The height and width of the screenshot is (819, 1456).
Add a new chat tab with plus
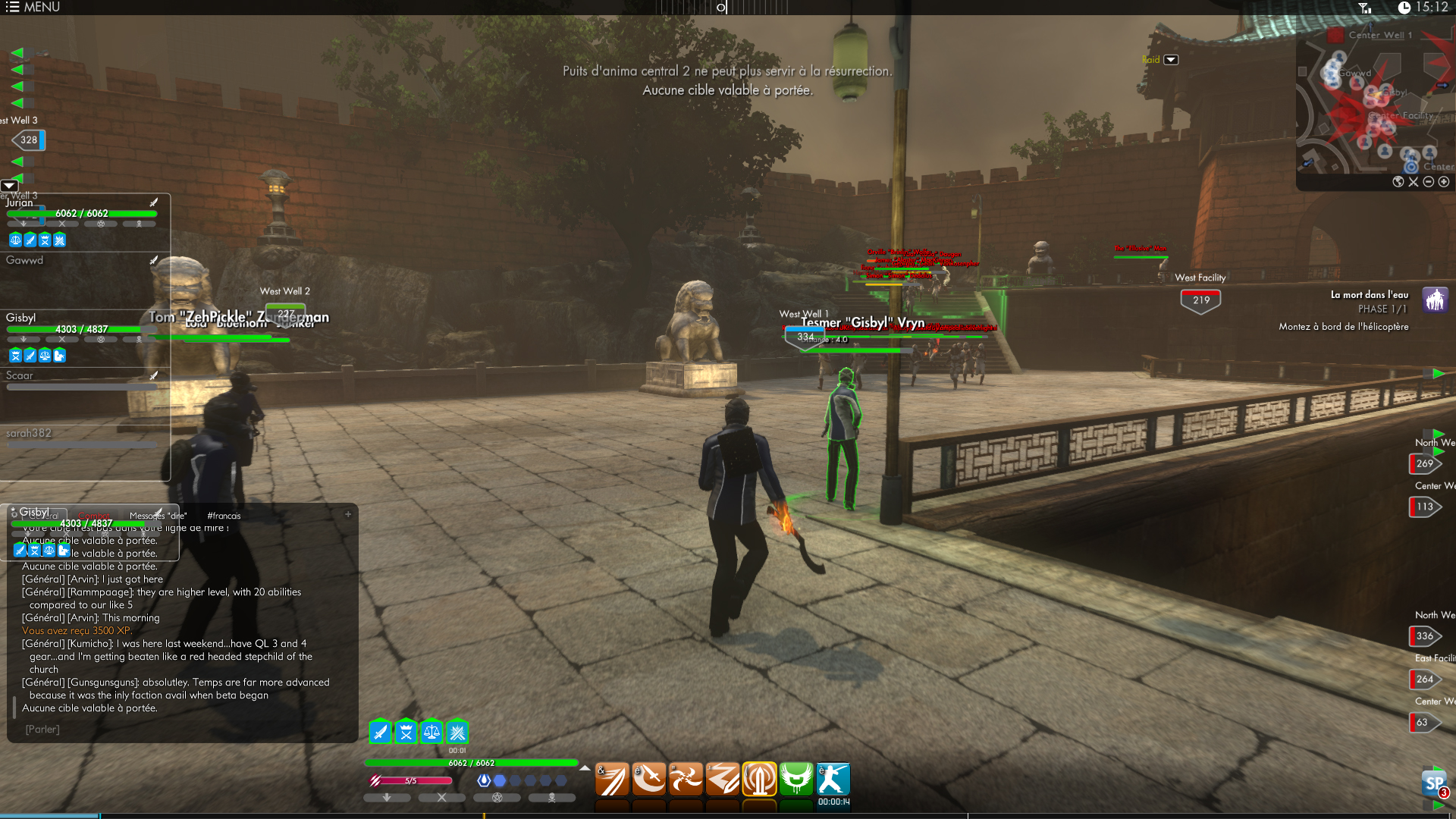(x=348, y=515)
